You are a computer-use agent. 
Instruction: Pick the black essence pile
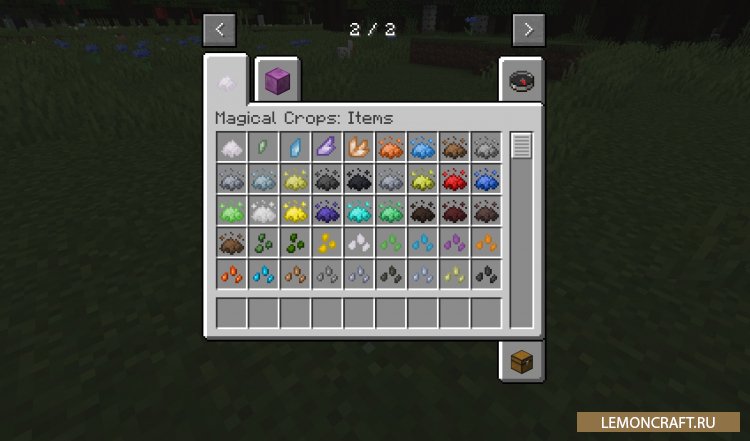(x=360, y=180)
